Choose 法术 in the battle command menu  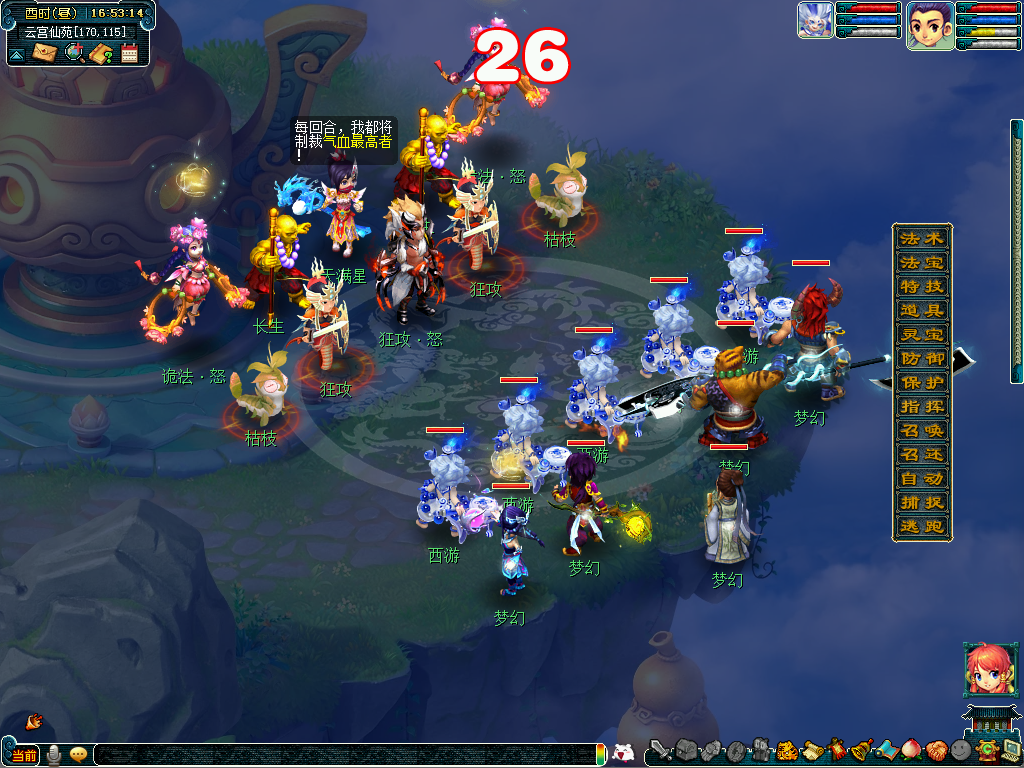(x=921, y=239)
